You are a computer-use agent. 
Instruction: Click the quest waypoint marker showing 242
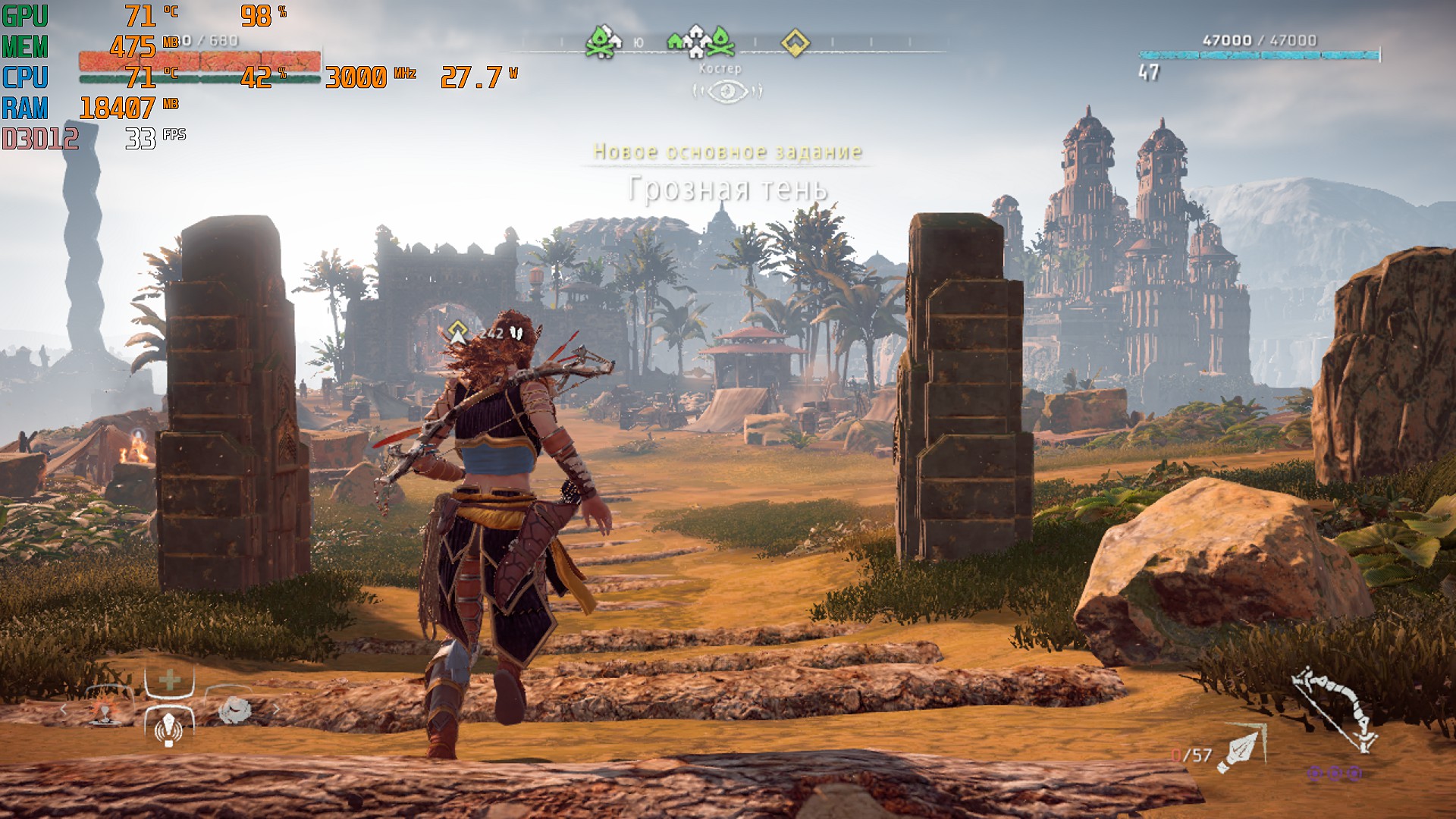(x=457, y=332)
